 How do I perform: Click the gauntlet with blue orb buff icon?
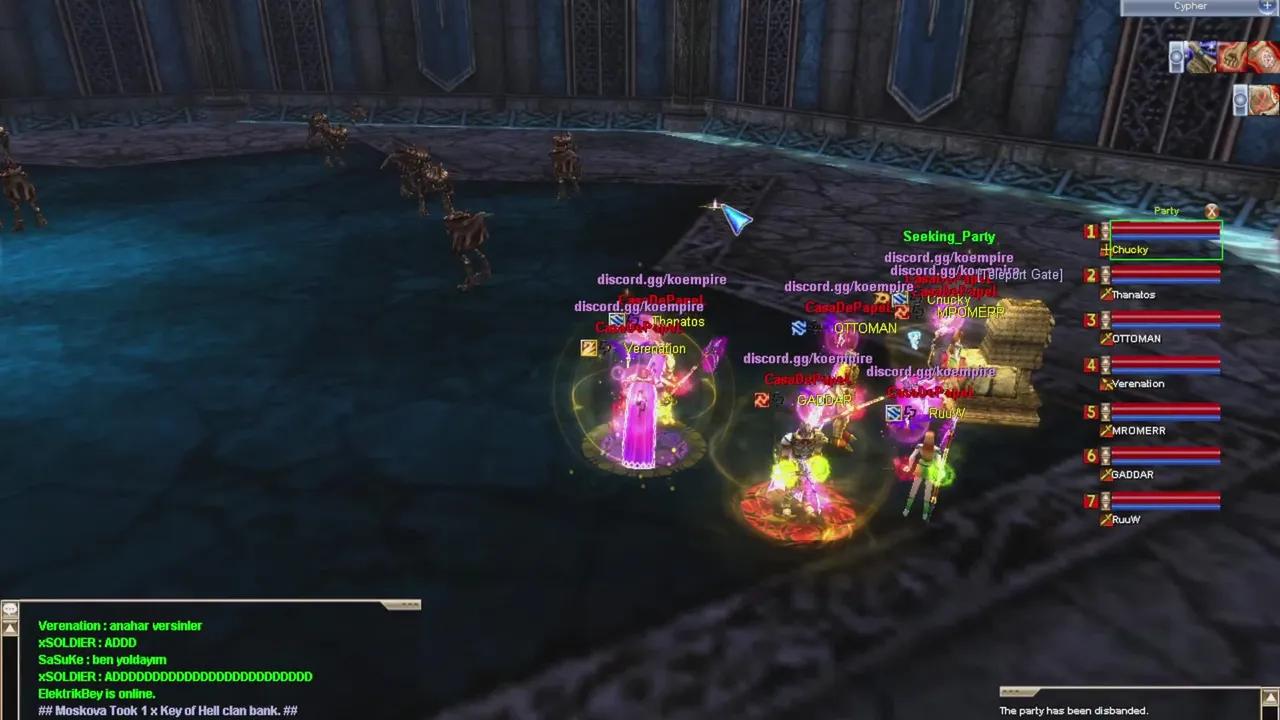(x=1201, y=57)
